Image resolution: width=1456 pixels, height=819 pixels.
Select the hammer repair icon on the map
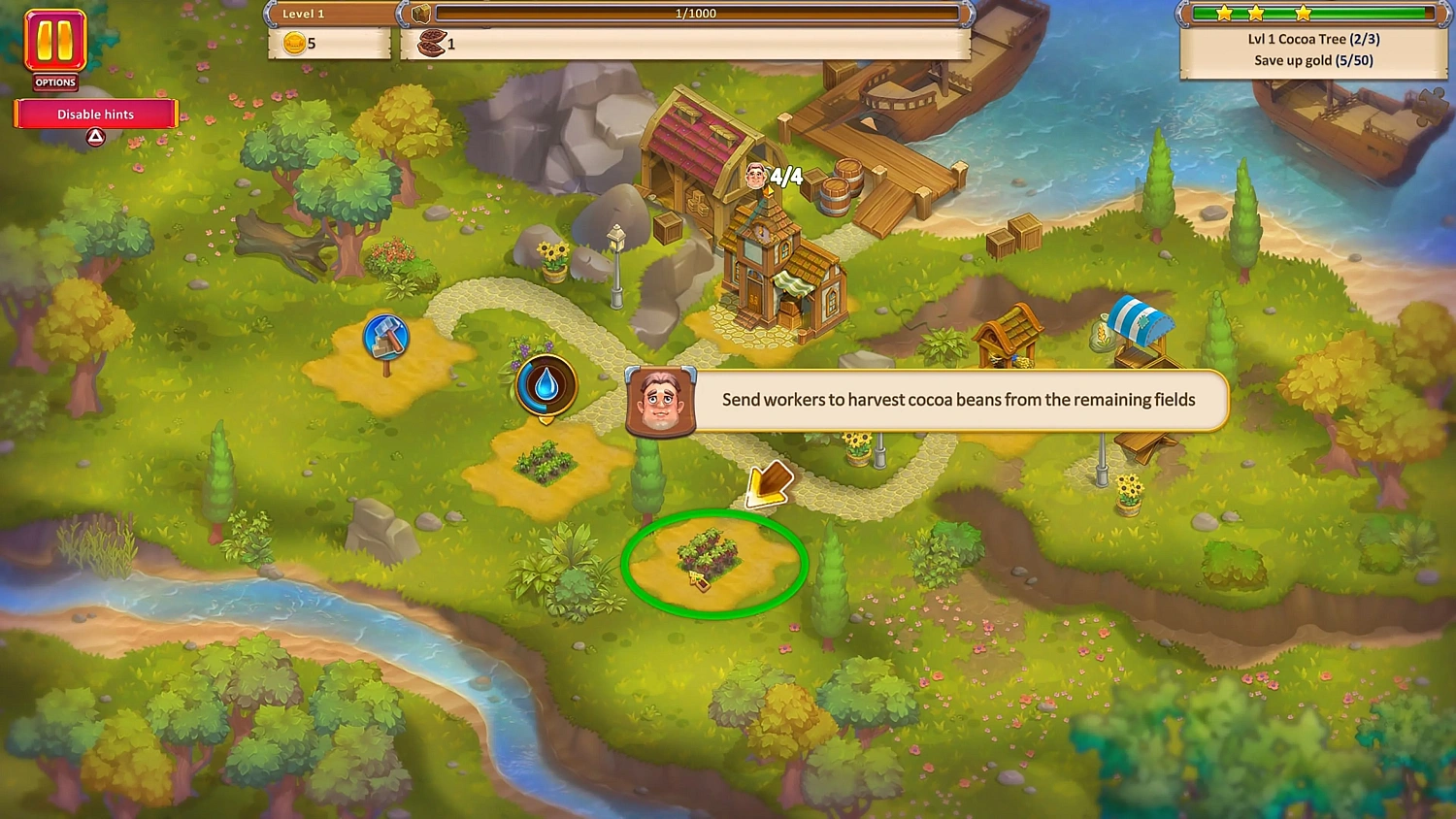[x=387, y=339]
